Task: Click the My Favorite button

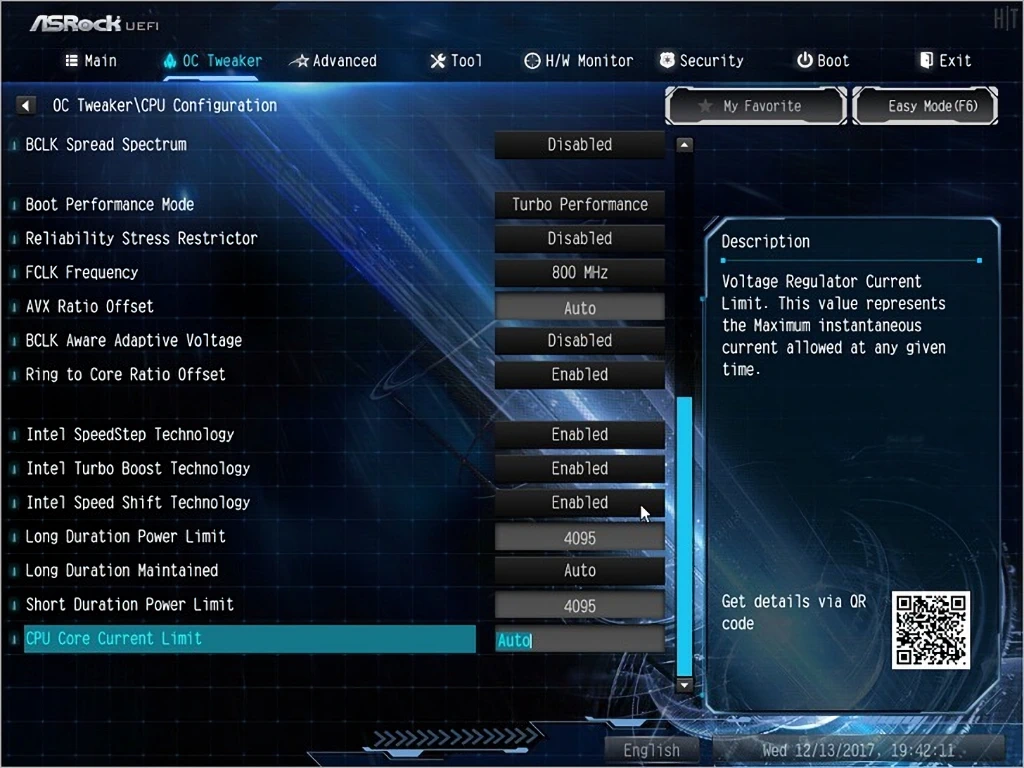Action: pyautogui.click(x=756, y=106)
